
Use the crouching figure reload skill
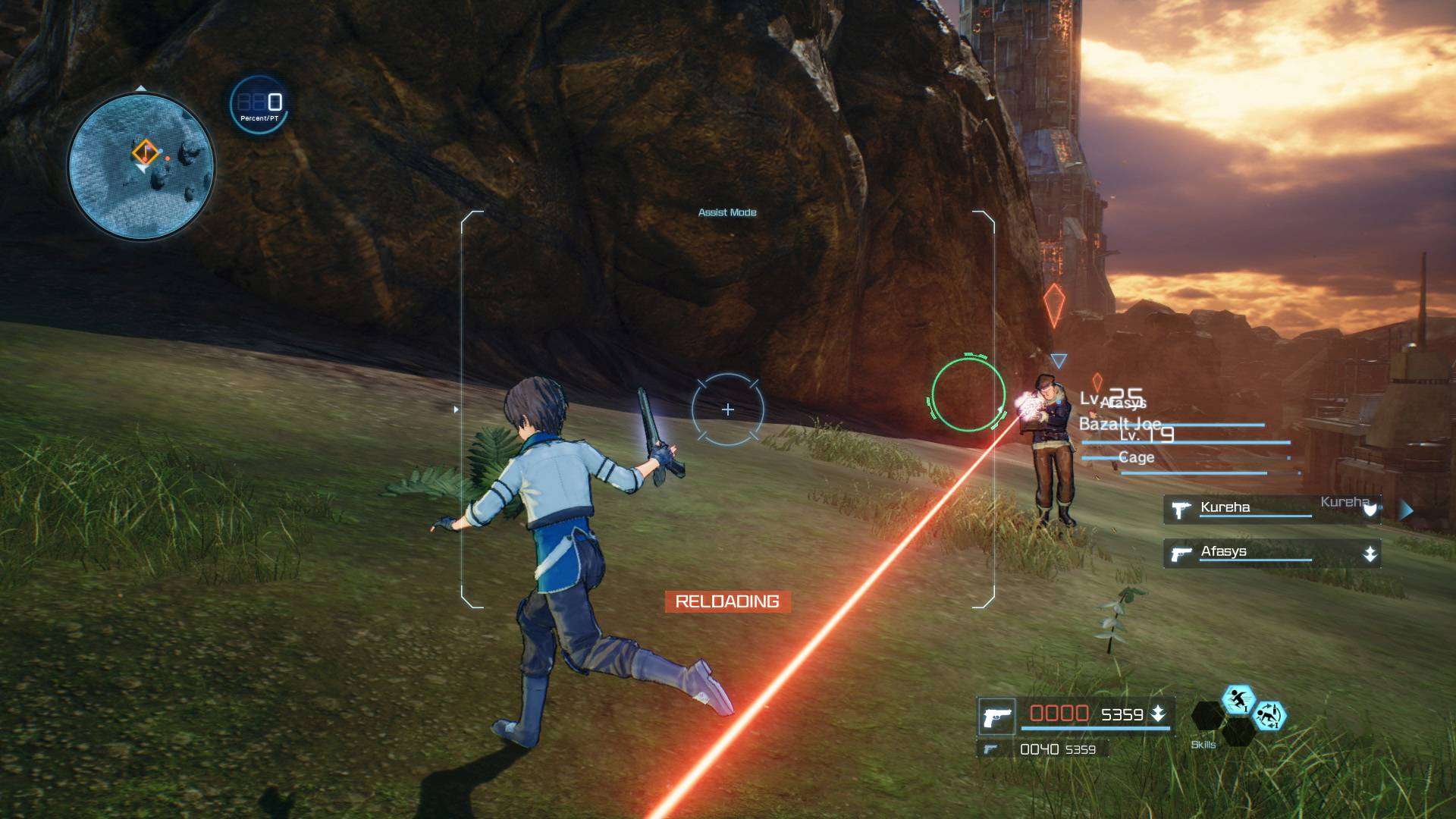tap(1269, 715)
